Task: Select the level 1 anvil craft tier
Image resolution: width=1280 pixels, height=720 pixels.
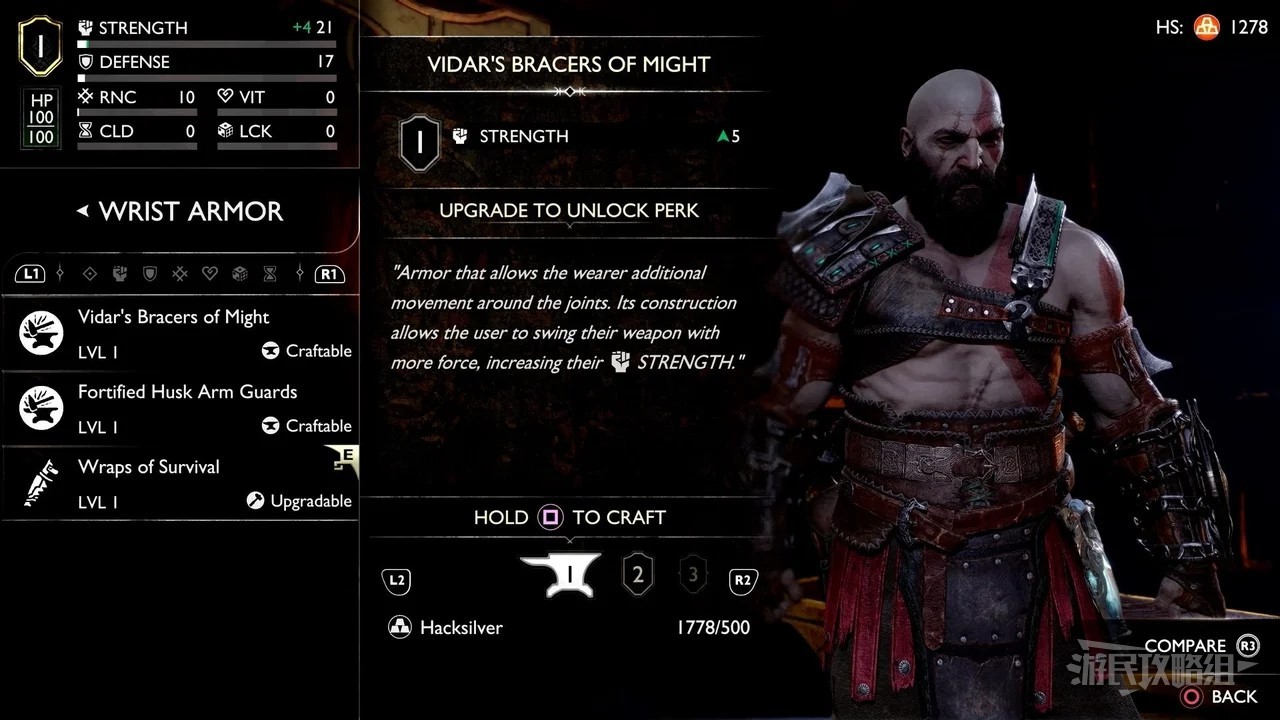Action: [x=560, y=575]
